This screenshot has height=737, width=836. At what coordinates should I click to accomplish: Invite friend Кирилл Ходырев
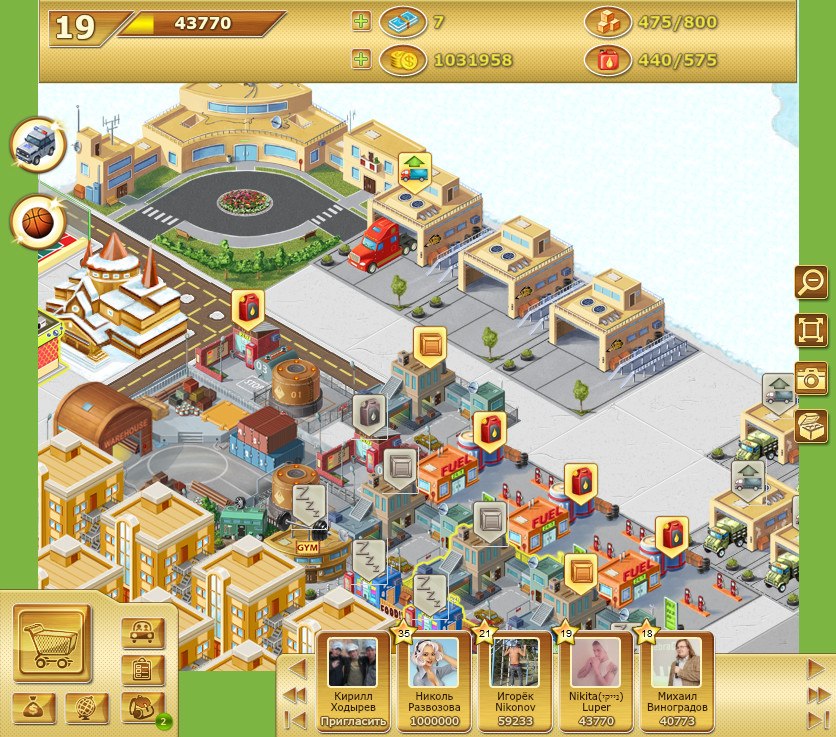[352, 720]
